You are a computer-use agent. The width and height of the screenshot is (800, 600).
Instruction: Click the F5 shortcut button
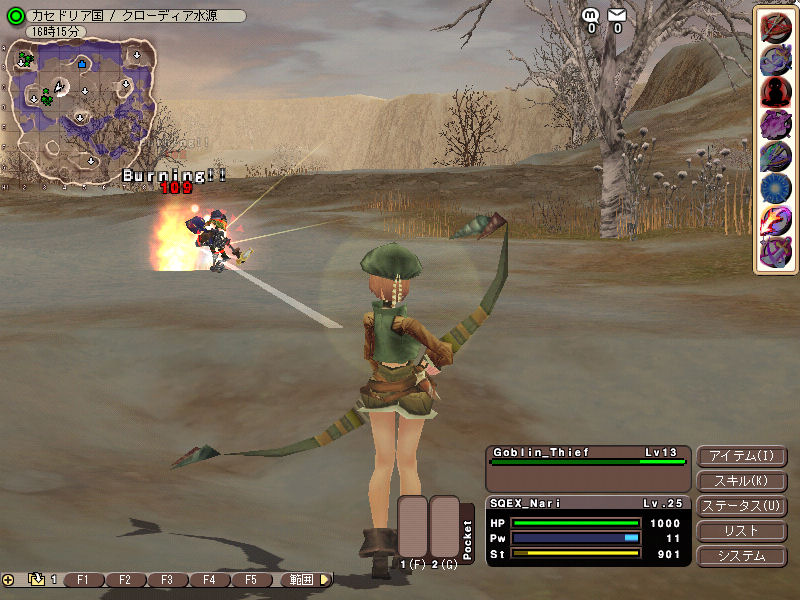coord(251,580)
